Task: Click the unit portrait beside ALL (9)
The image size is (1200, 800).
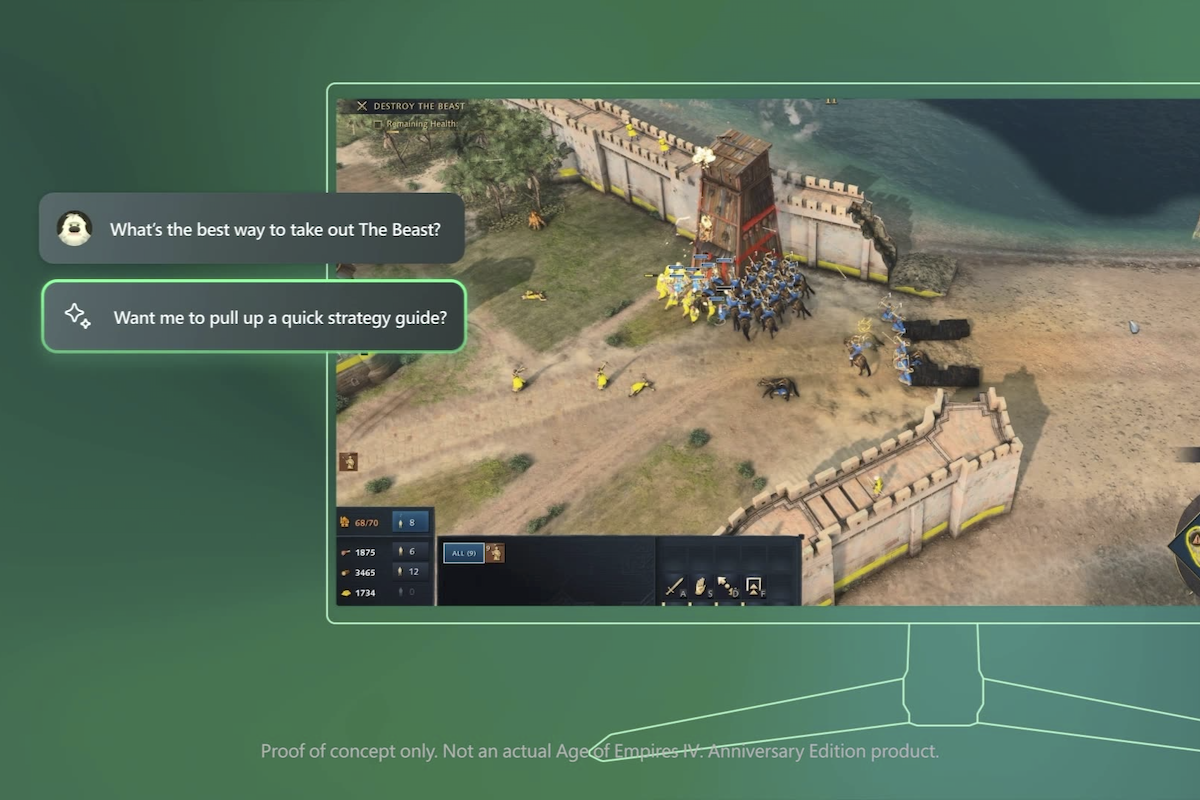Action: (x=495, y=553)
